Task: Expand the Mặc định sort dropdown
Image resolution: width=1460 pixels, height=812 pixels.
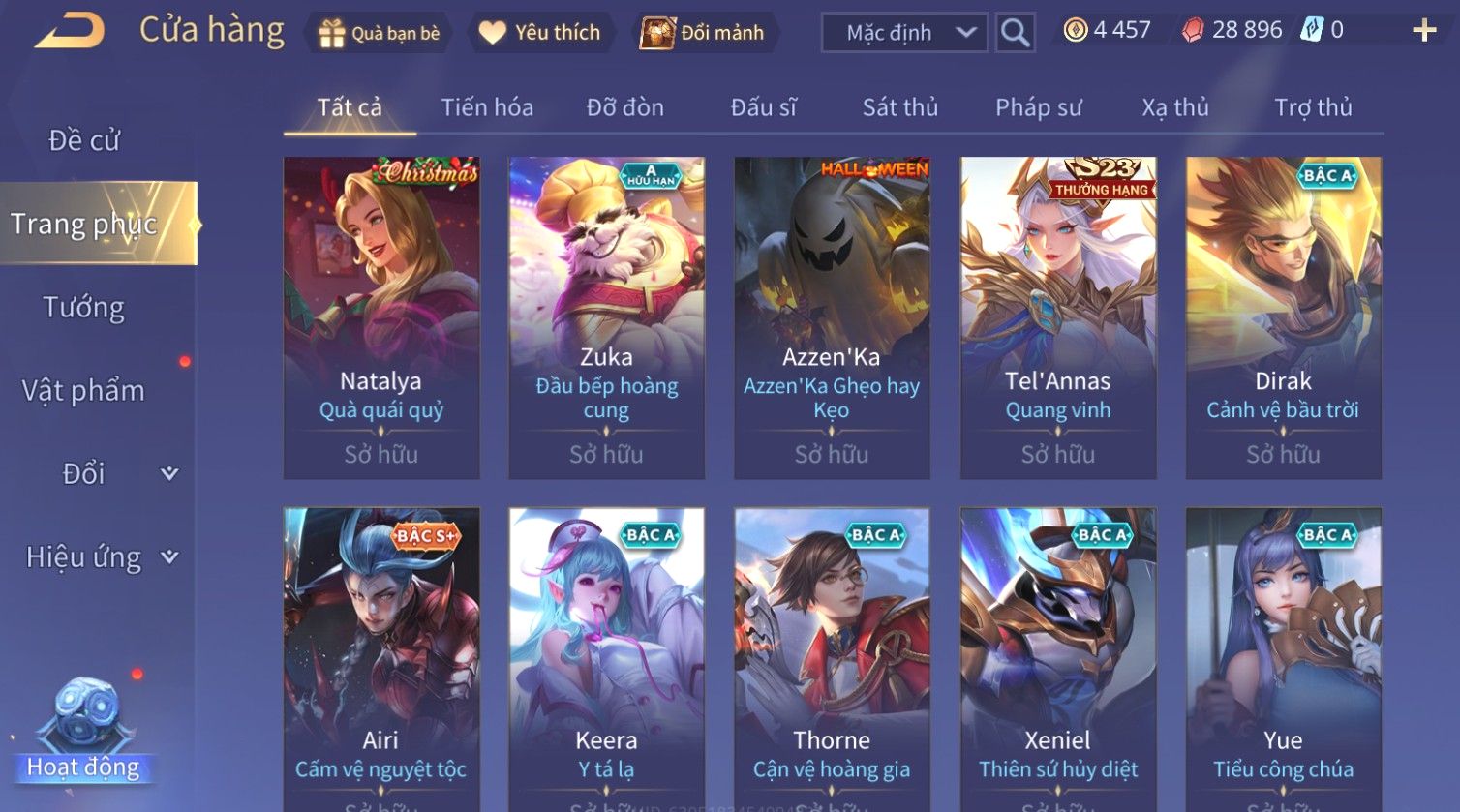Action: 904,33
